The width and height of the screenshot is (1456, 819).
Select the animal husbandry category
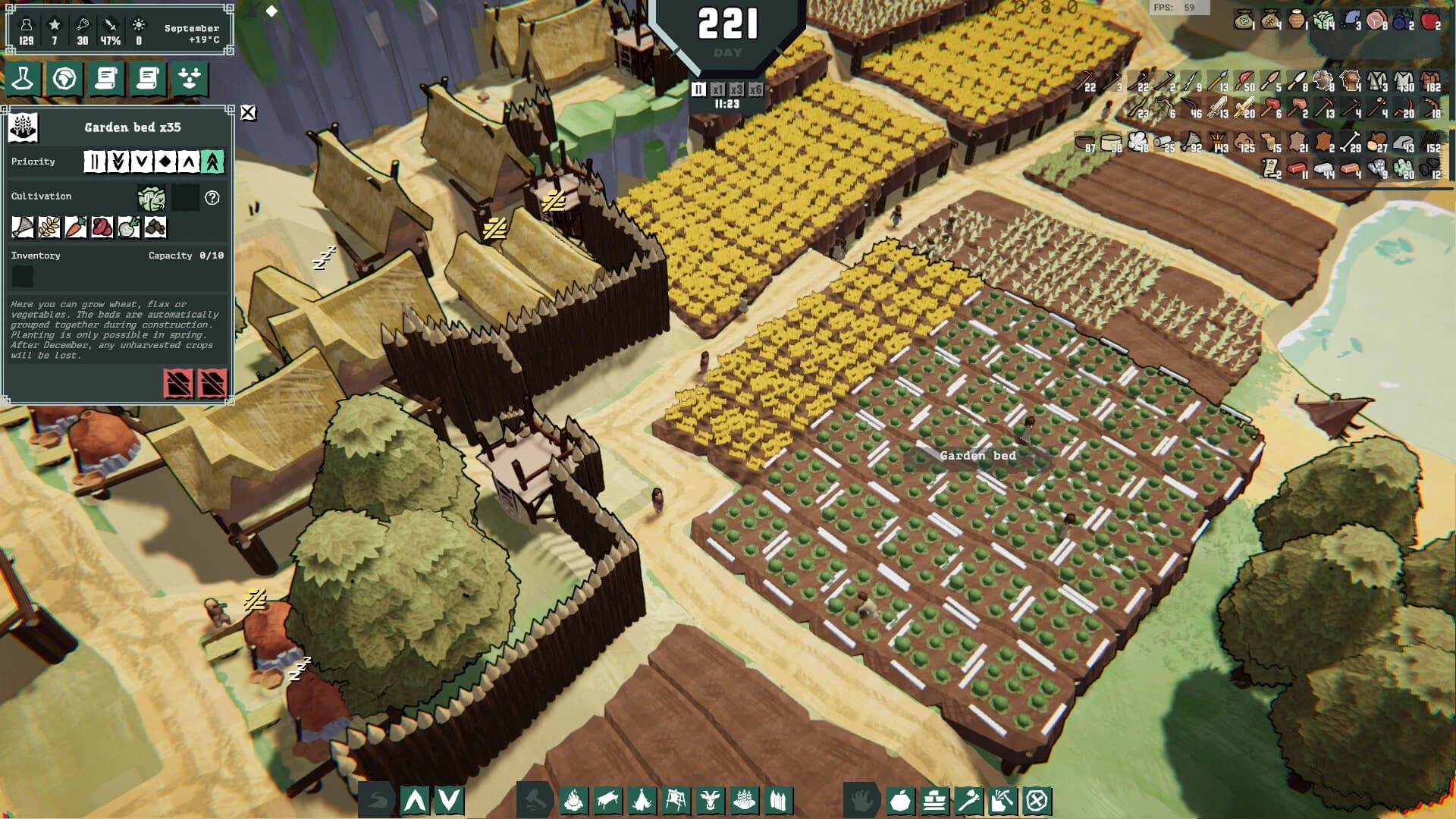click(x=711, y=799)
